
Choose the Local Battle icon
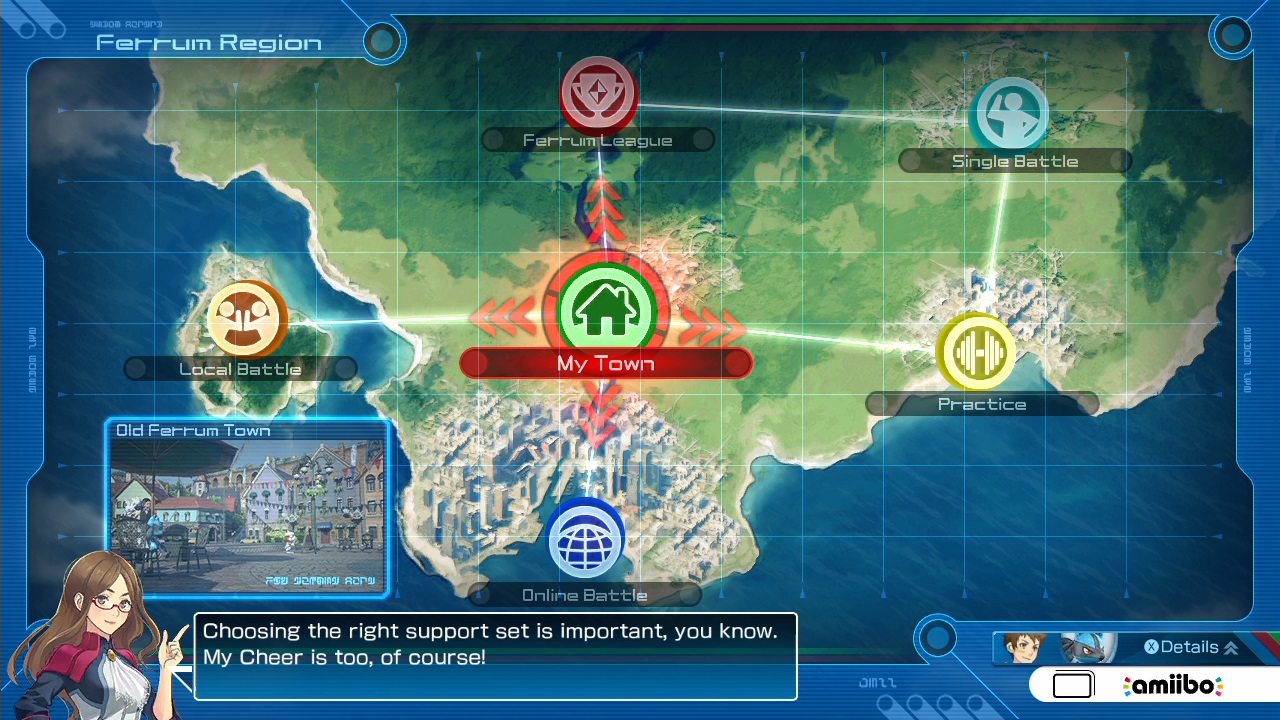(247, 319)
